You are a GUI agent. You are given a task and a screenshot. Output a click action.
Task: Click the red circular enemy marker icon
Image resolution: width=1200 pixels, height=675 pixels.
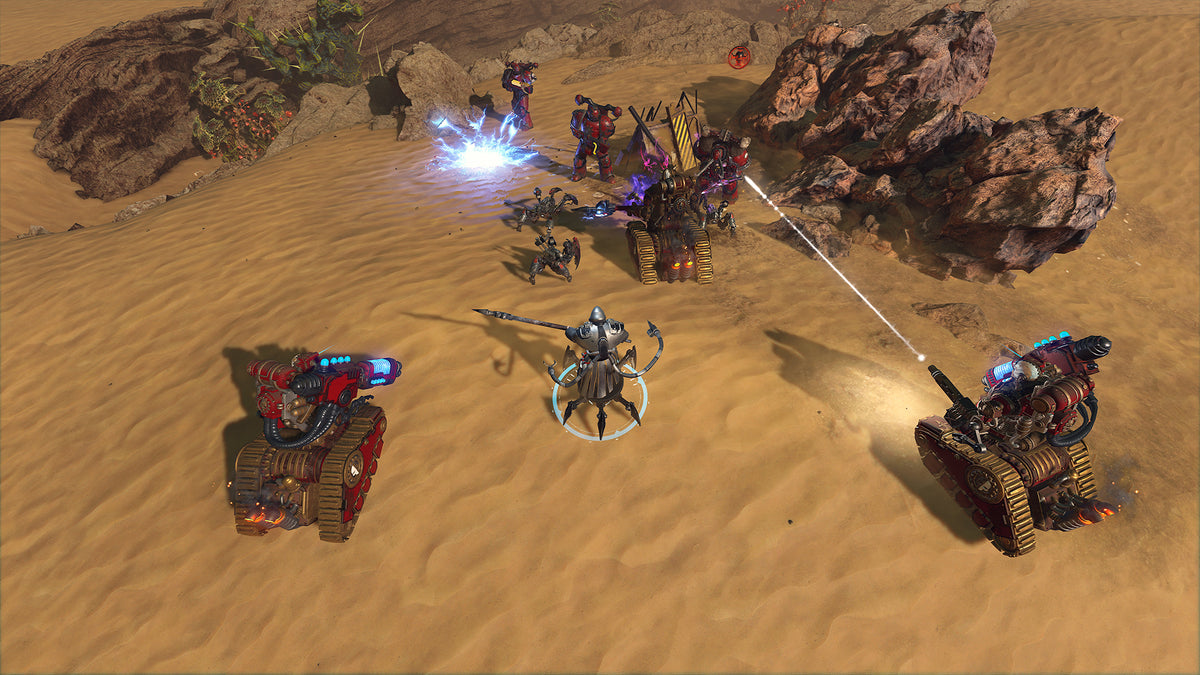pyautogui.click(x=739, y=57)
